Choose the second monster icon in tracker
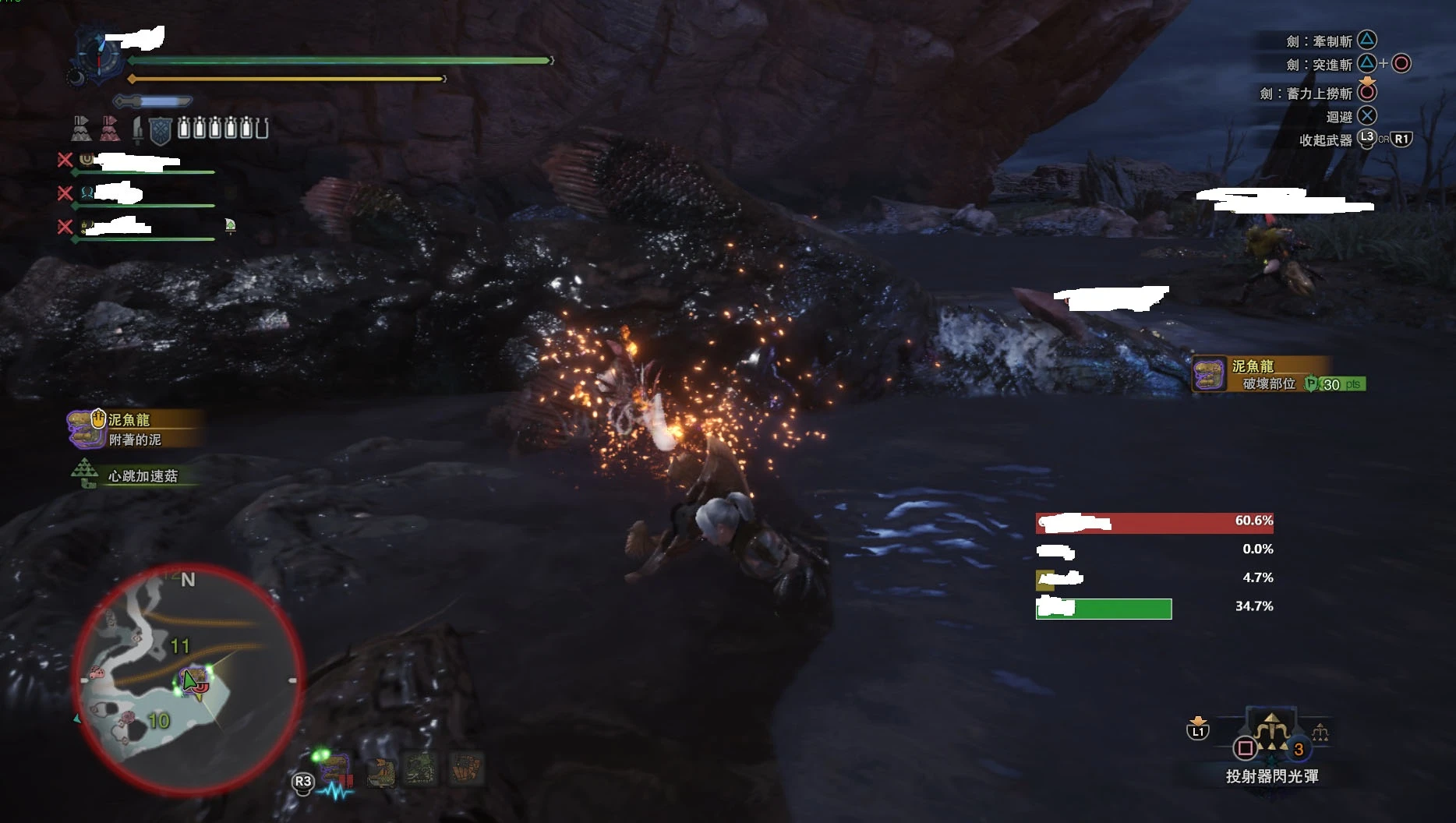 click(x=381, y=772)
